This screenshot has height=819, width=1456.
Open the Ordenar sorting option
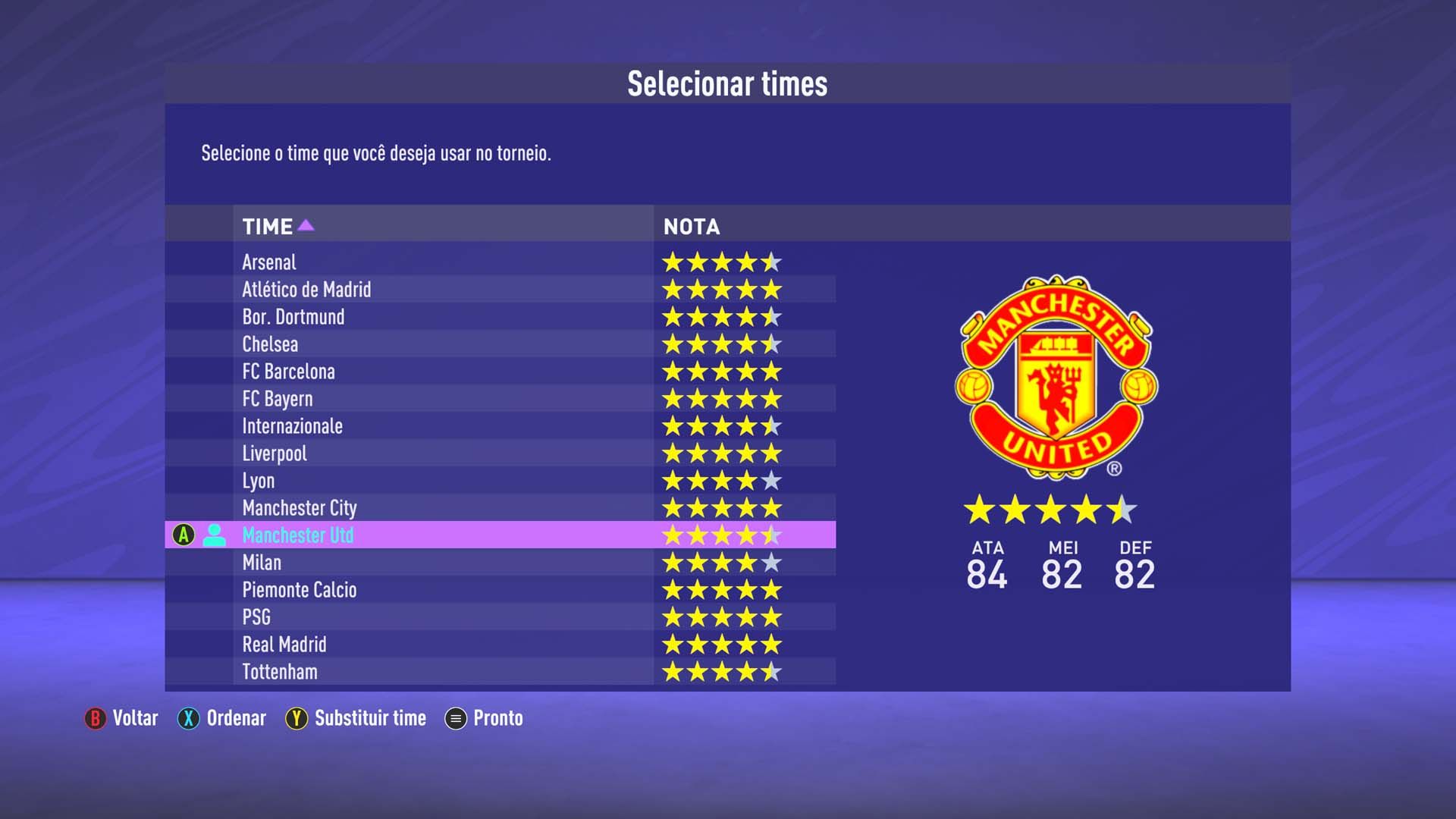pyautogui.click(x=235, y=718)
